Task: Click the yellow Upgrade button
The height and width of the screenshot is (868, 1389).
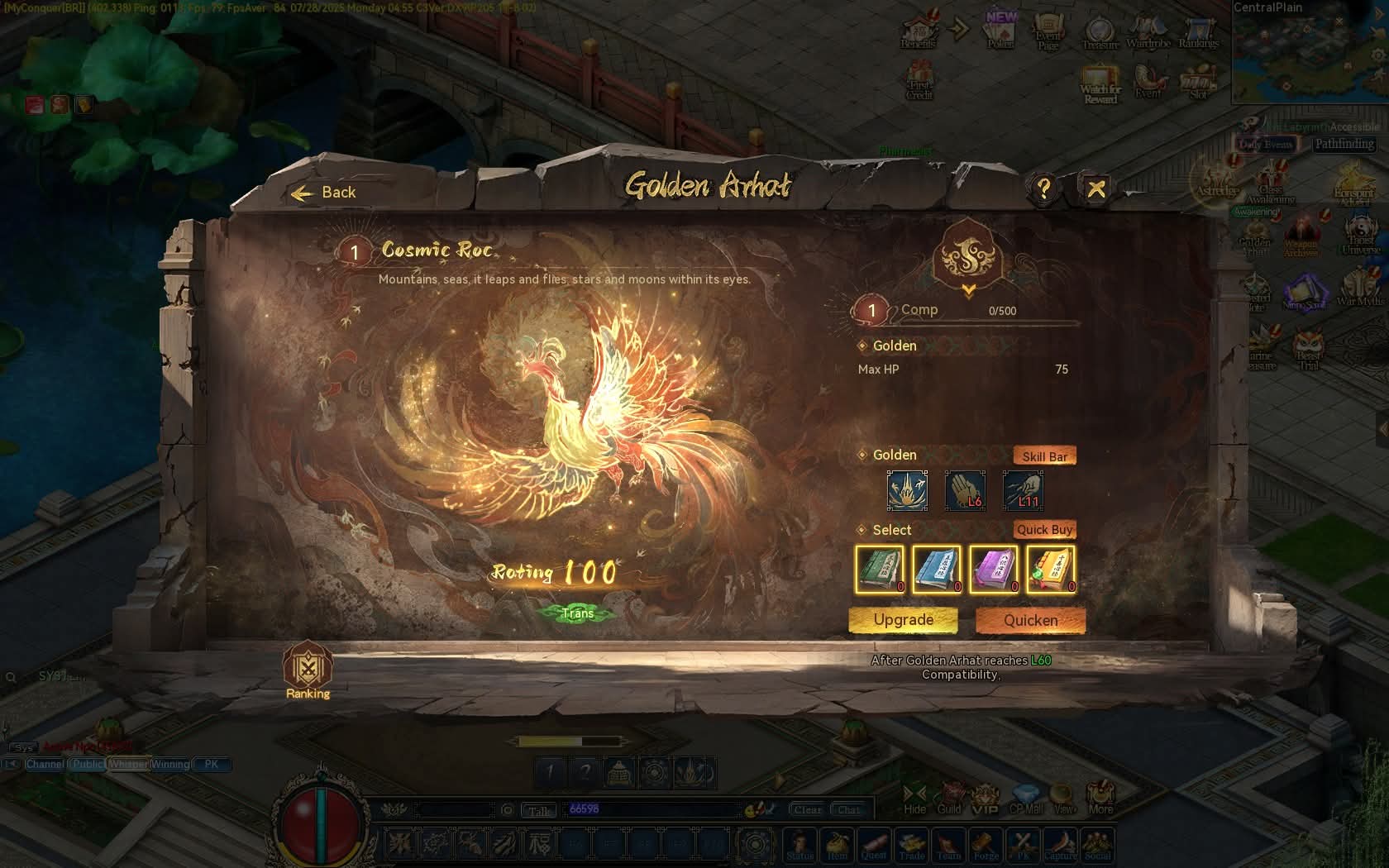Action: tap(903, 620)
